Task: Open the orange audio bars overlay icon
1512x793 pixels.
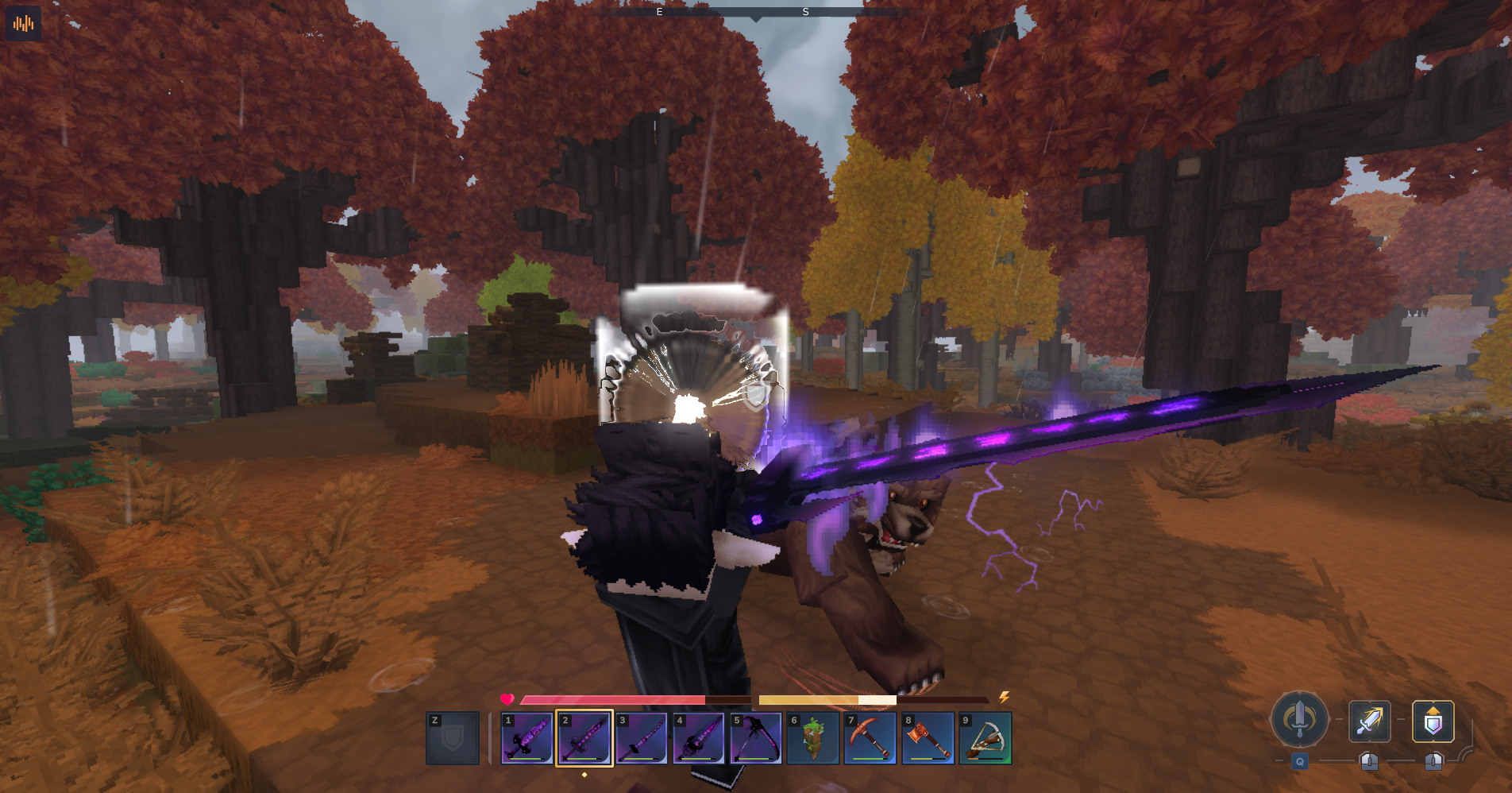Action: click(x=23, y=23)
